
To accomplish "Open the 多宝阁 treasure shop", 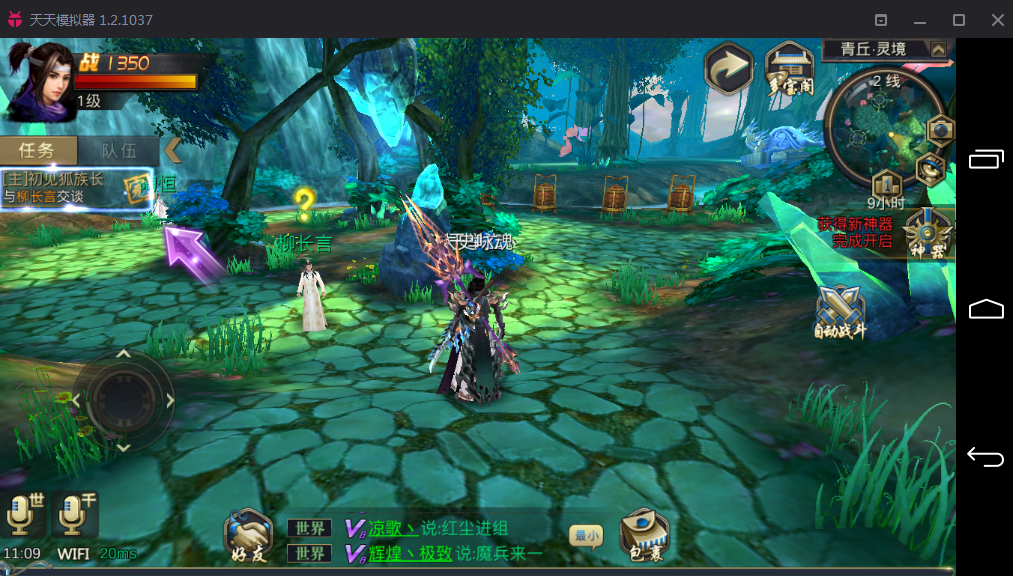I will (789, 68).
